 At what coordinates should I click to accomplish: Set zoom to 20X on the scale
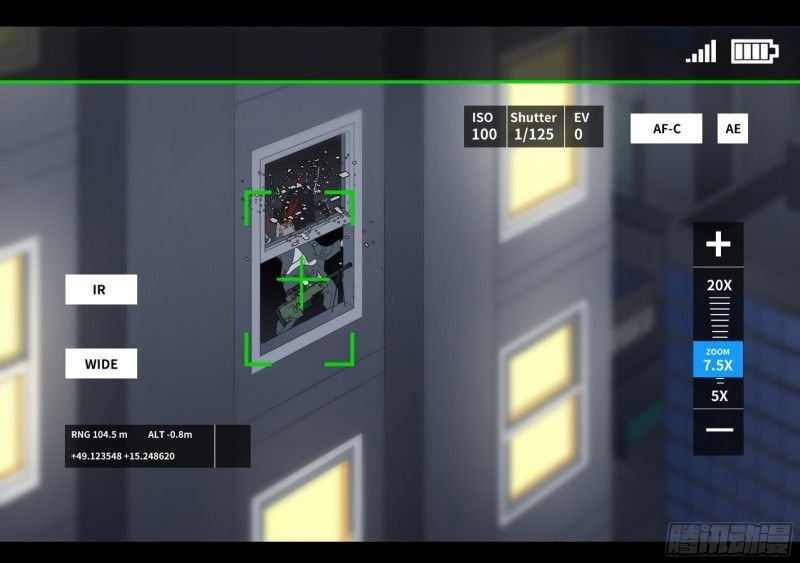tap(718, 285)
